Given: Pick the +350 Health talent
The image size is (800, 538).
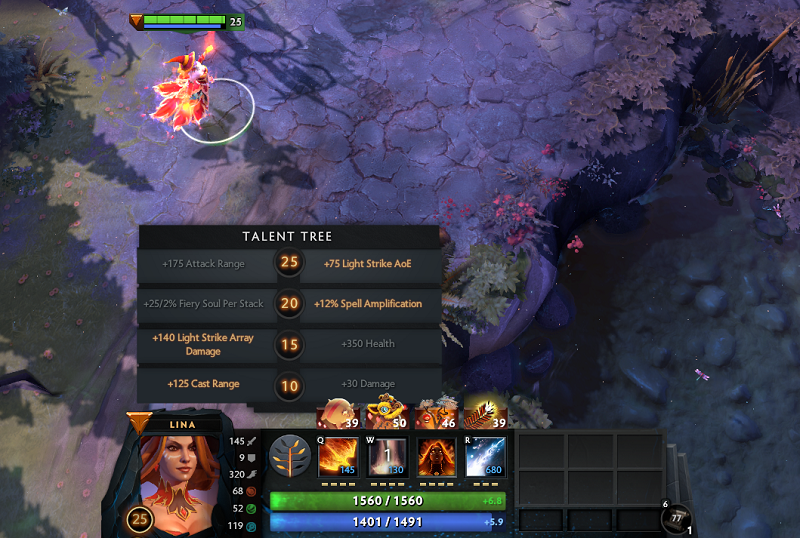Looking at the screenshot, I should point(367,344).
